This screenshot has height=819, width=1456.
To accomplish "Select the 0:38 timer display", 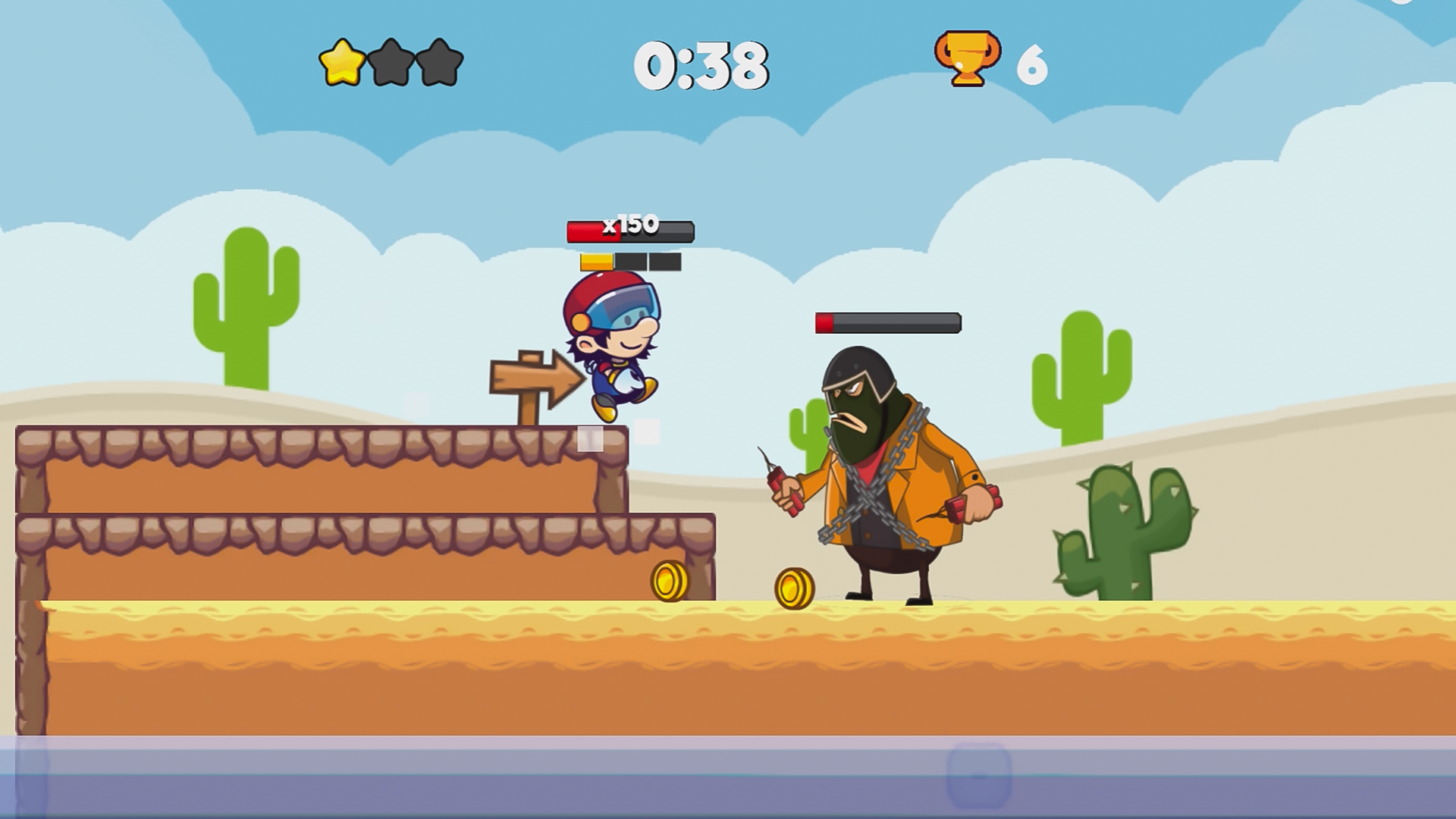I will pyautogui.click(x=701, y=67).
